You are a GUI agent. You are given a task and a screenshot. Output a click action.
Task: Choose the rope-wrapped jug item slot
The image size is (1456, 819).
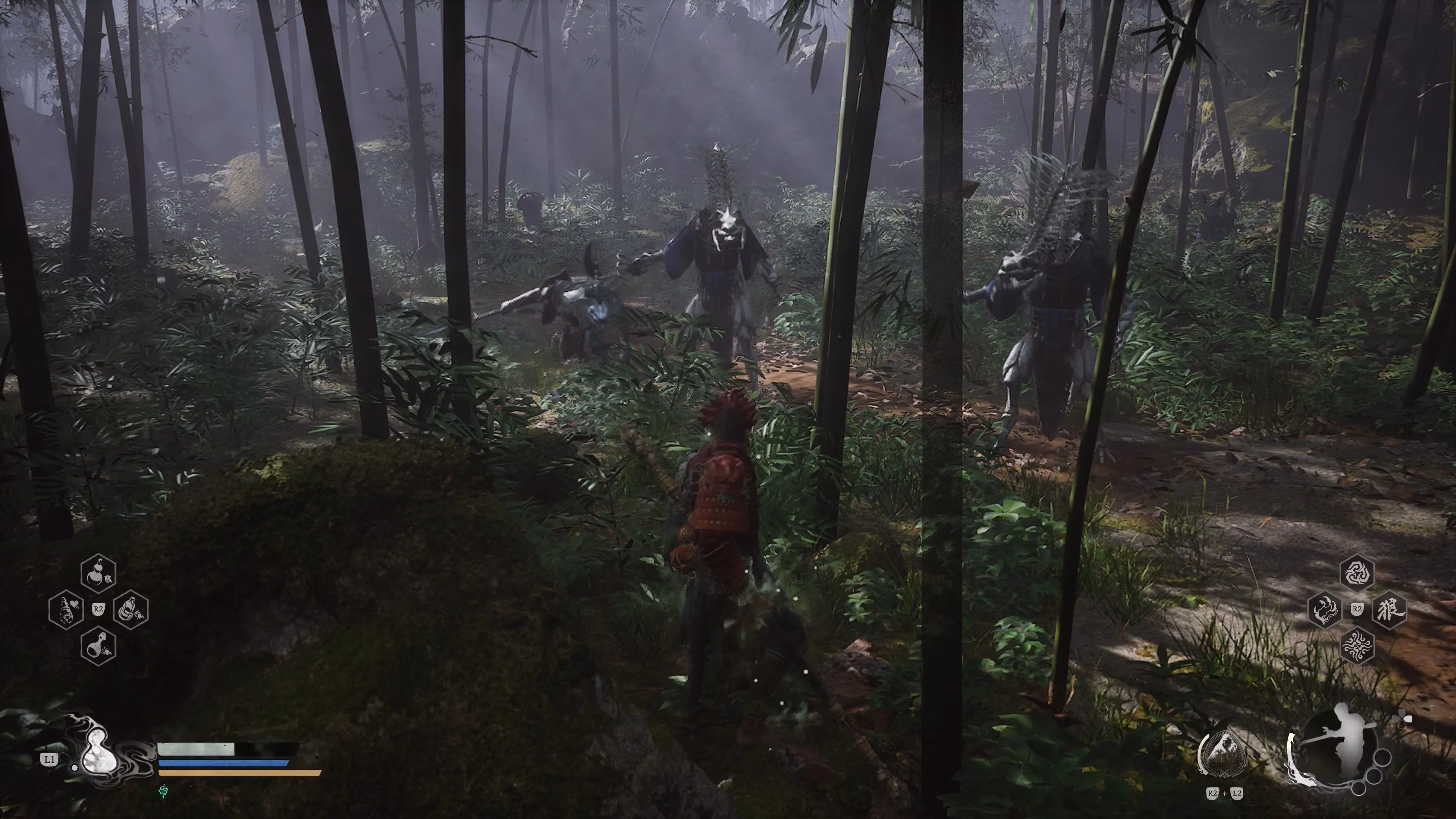coord(130,610)
